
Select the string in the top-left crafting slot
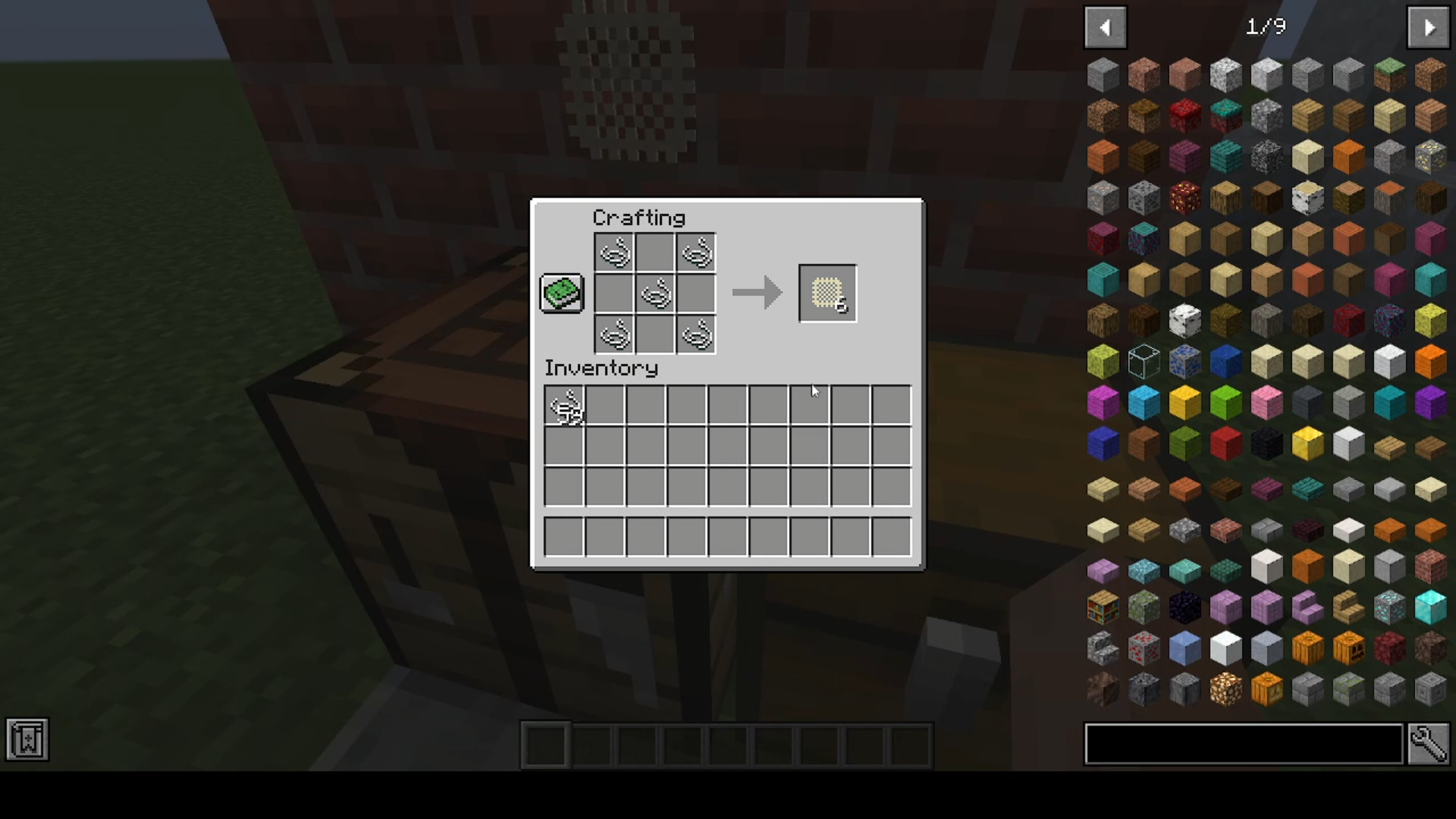pyautogui.click(x=615, y=253)
